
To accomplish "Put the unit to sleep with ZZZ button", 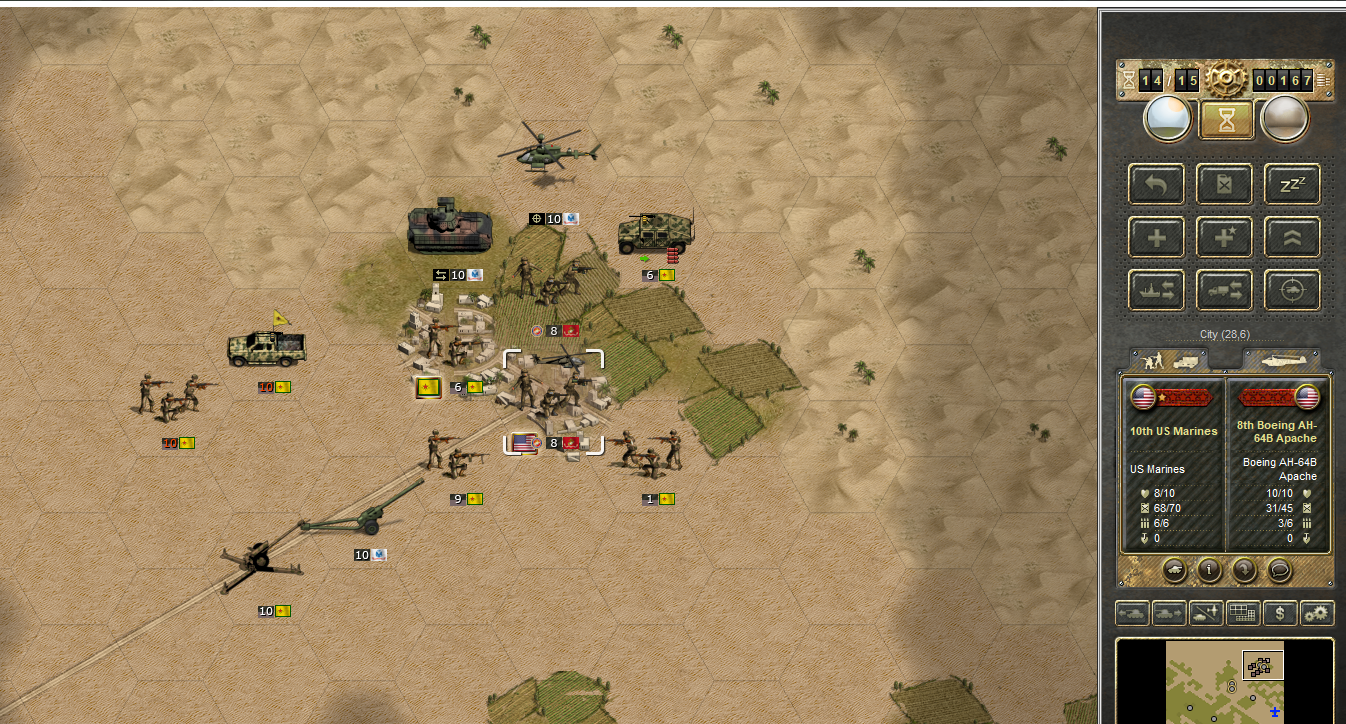I will click(1292, 184).
